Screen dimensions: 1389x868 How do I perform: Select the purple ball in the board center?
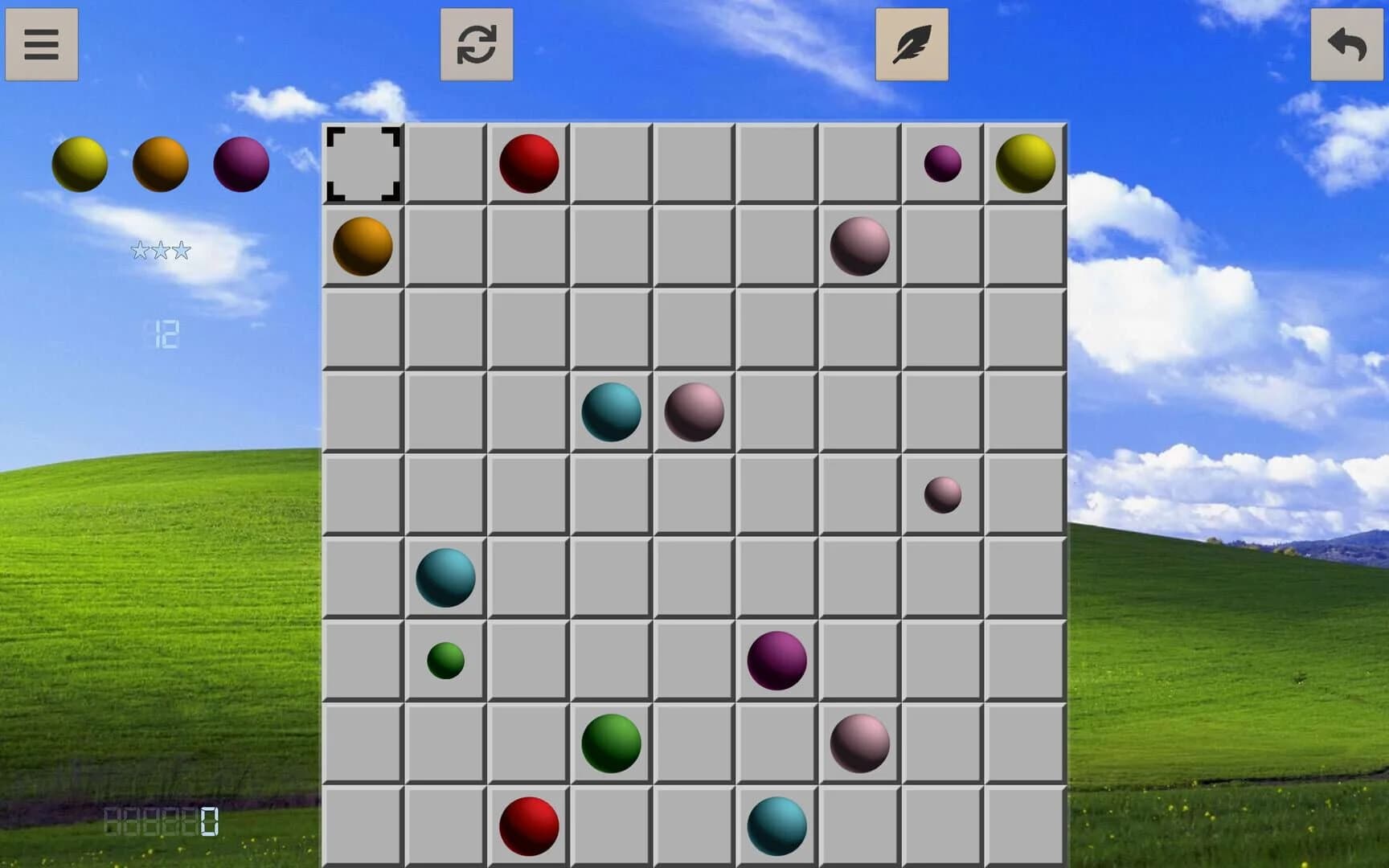(776, 661)
